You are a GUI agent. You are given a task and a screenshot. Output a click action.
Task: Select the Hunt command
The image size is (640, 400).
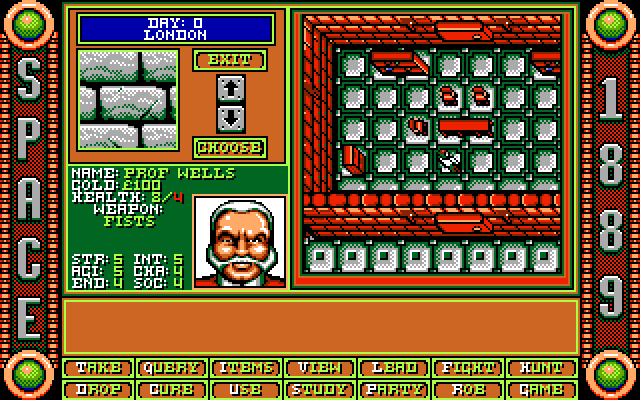pyautogui.click(x=542, y=368)
